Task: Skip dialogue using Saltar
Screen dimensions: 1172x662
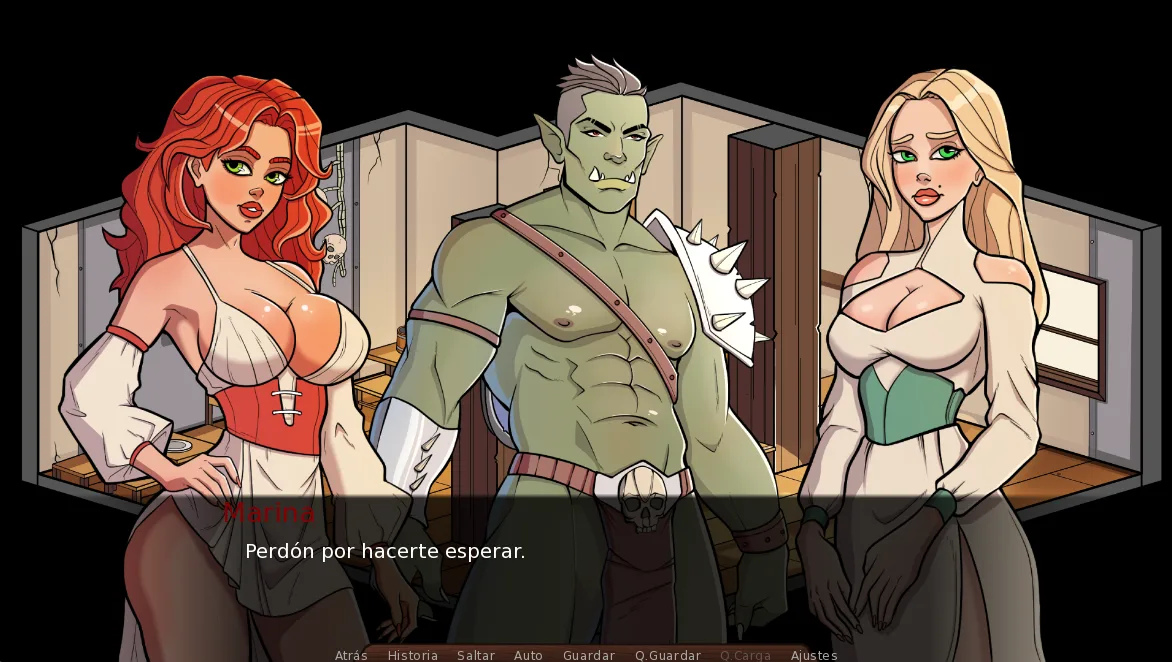Action: [x=476, y=655]
